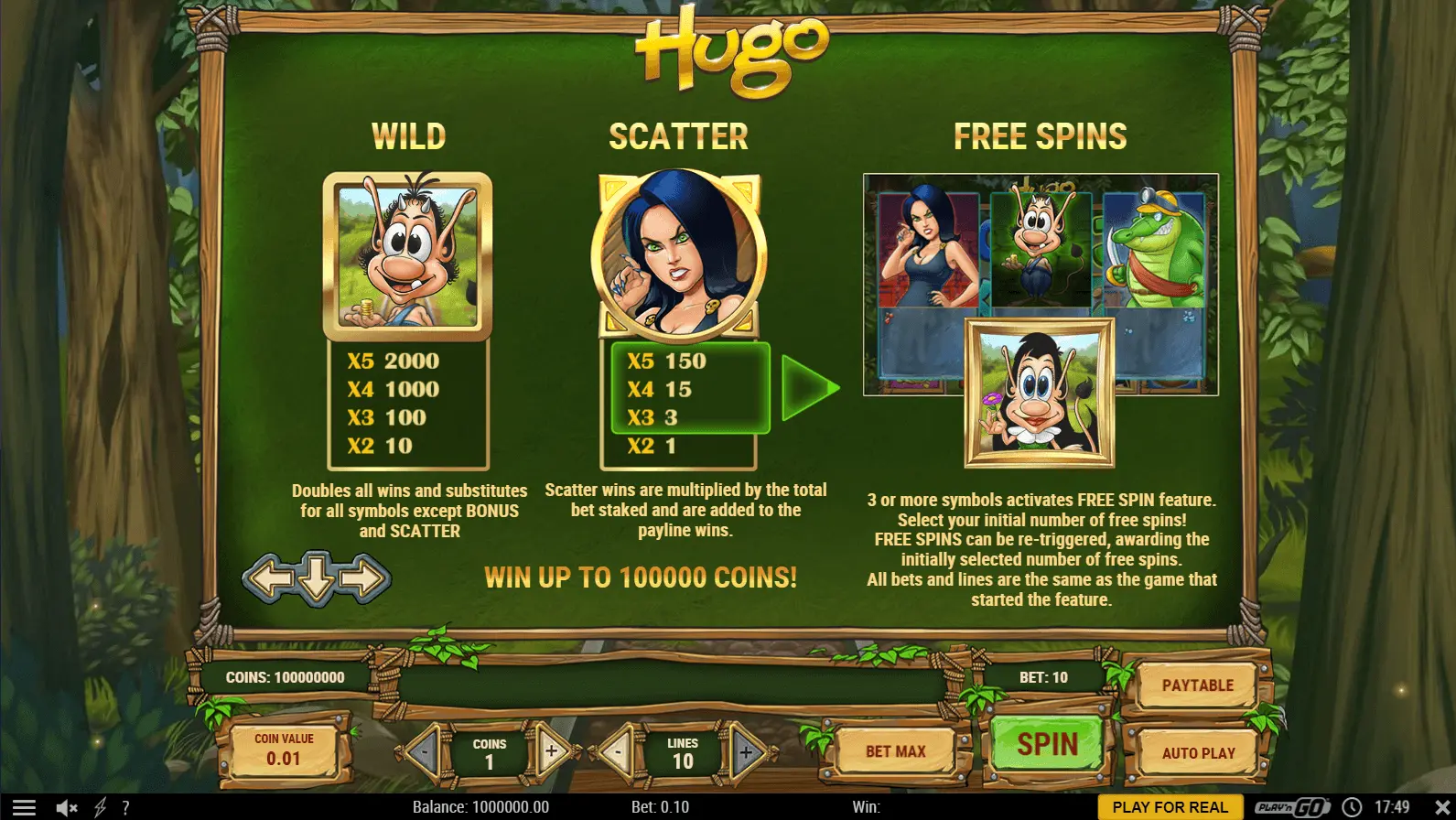Go to the previous paytable page arrow

267,578
